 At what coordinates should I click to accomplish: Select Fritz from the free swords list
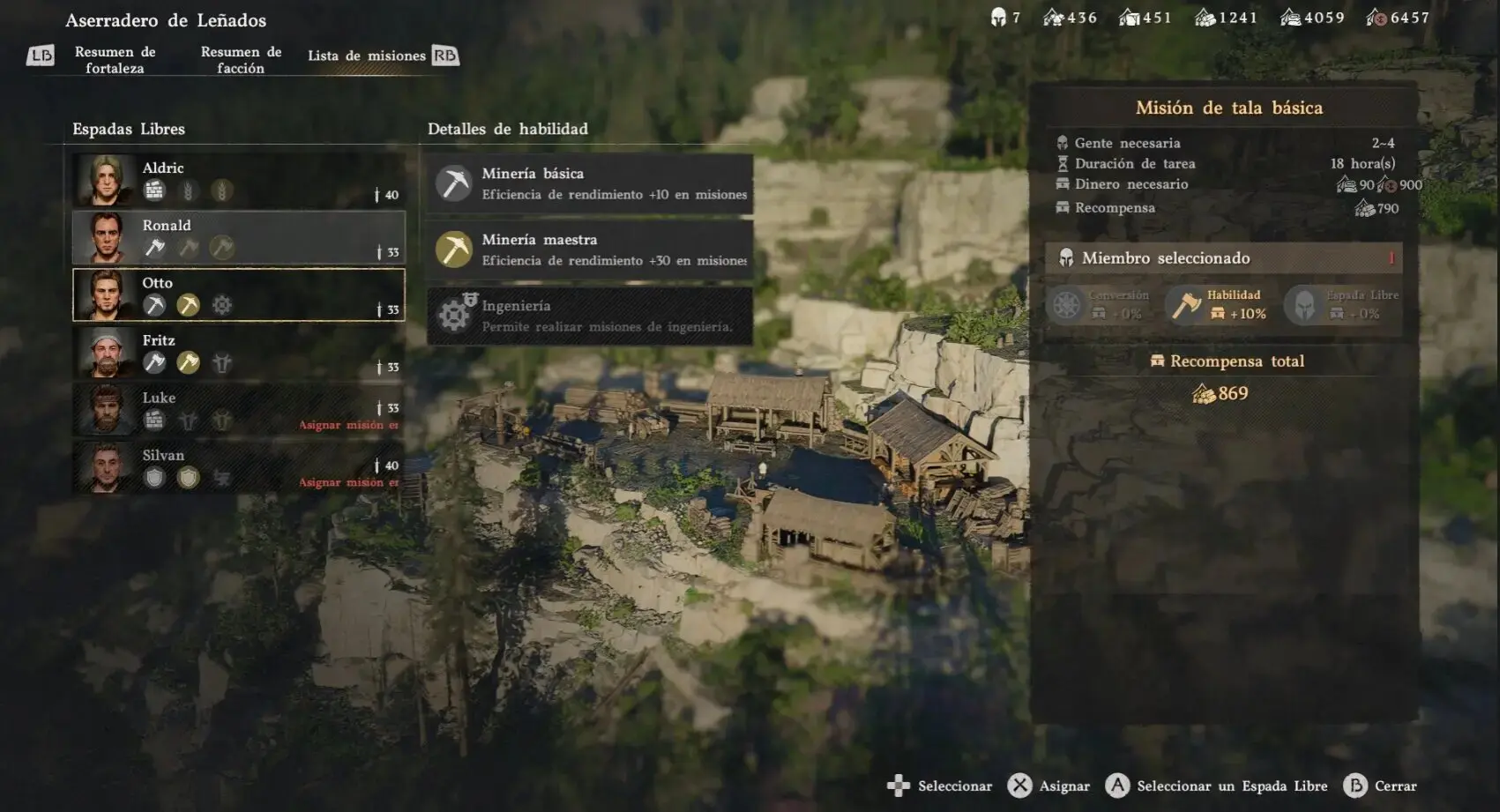pyautogui.click(x=238, y=352)
